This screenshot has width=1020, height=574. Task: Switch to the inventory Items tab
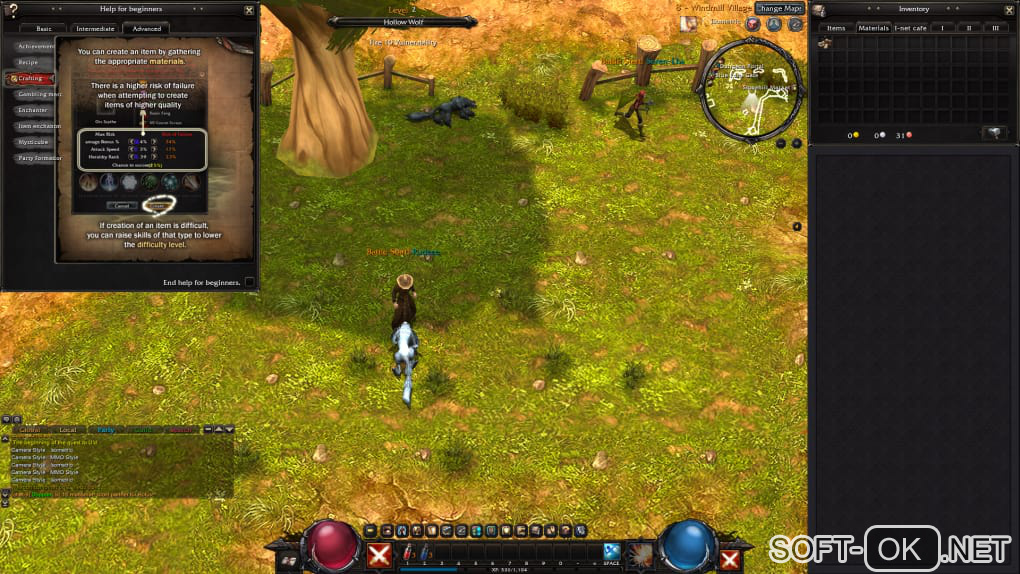[x=836, y=28]
